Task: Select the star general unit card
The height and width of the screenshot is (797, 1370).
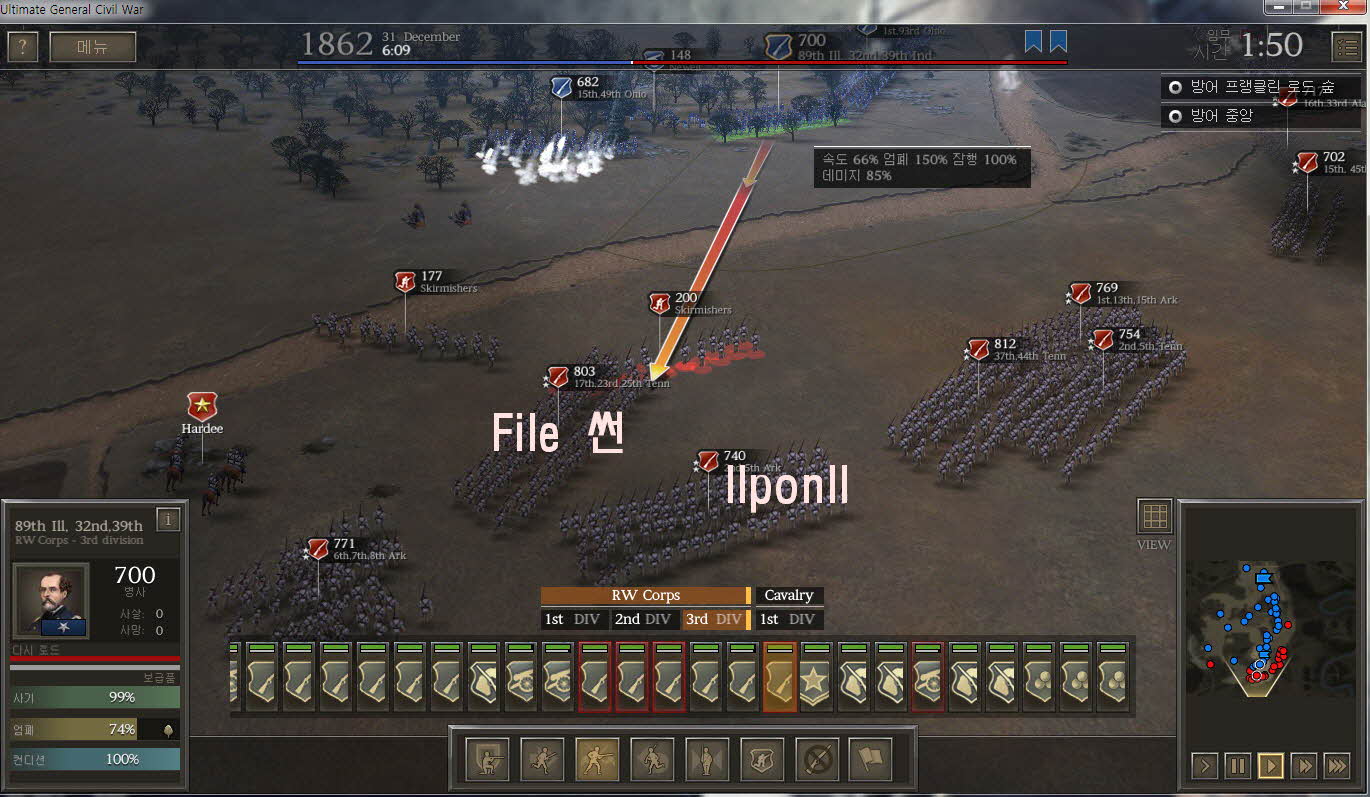Action: [x=816, y=677]
